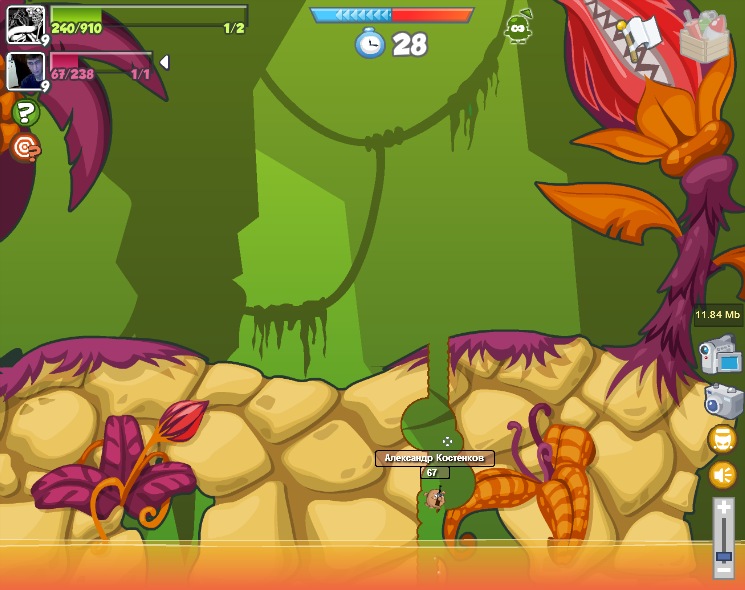Open the weapons crate inventory
Image resolution: width=745 pixels, height=590 pixels.
[703, 37]
